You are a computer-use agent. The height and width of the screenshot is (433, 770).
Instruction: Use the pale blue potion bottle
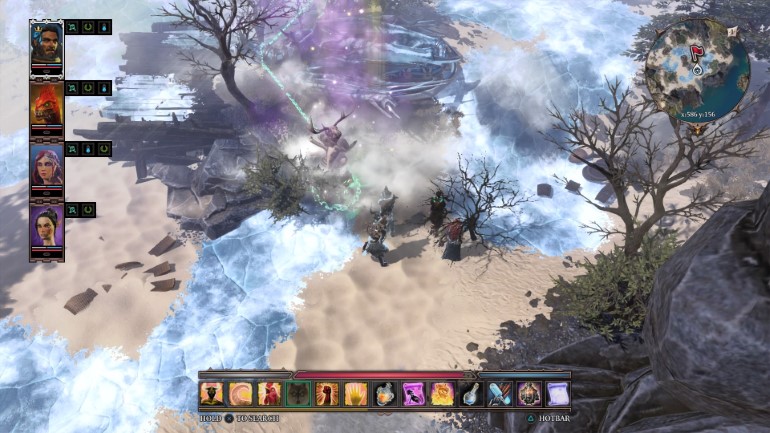click(471, 394)
